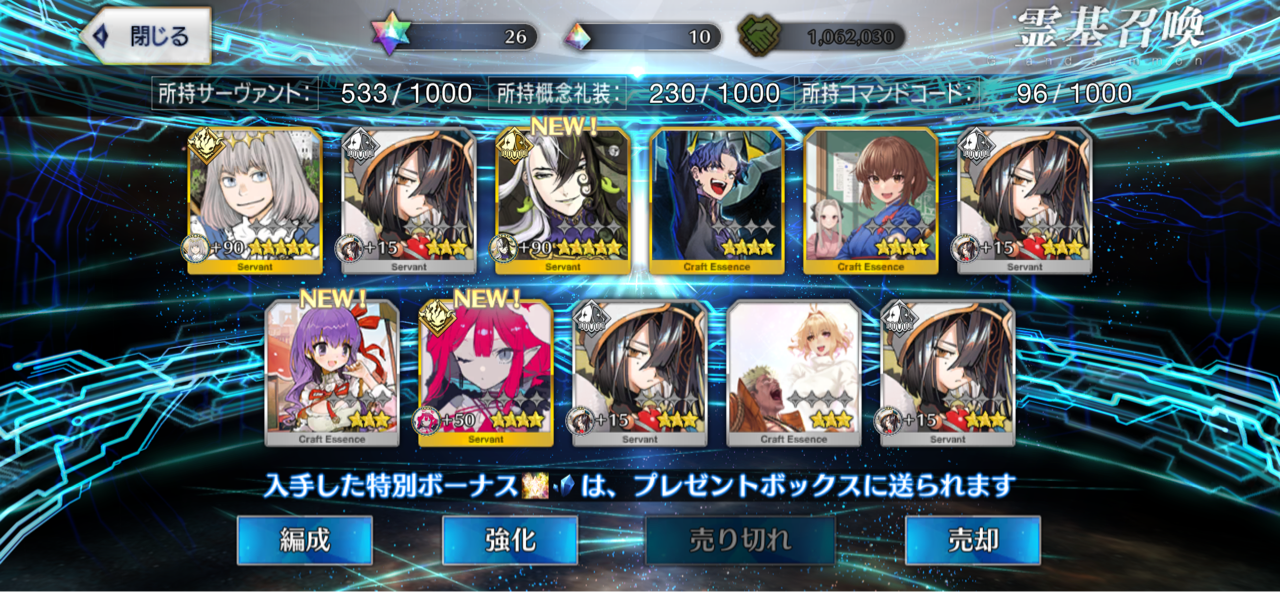Image resolution: width=1280 pixels, height=592 pixels.
Task: Open the 売却 sell screen
Action: [x=972, y=541]
